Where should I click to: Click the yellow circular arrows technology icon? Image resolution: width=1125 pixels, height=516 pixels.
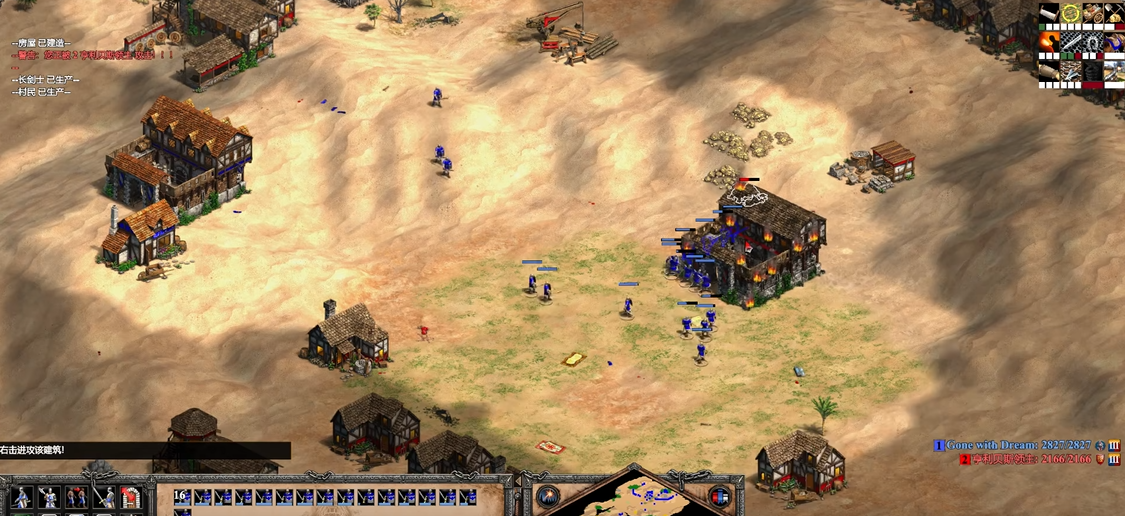point(1071,13)
